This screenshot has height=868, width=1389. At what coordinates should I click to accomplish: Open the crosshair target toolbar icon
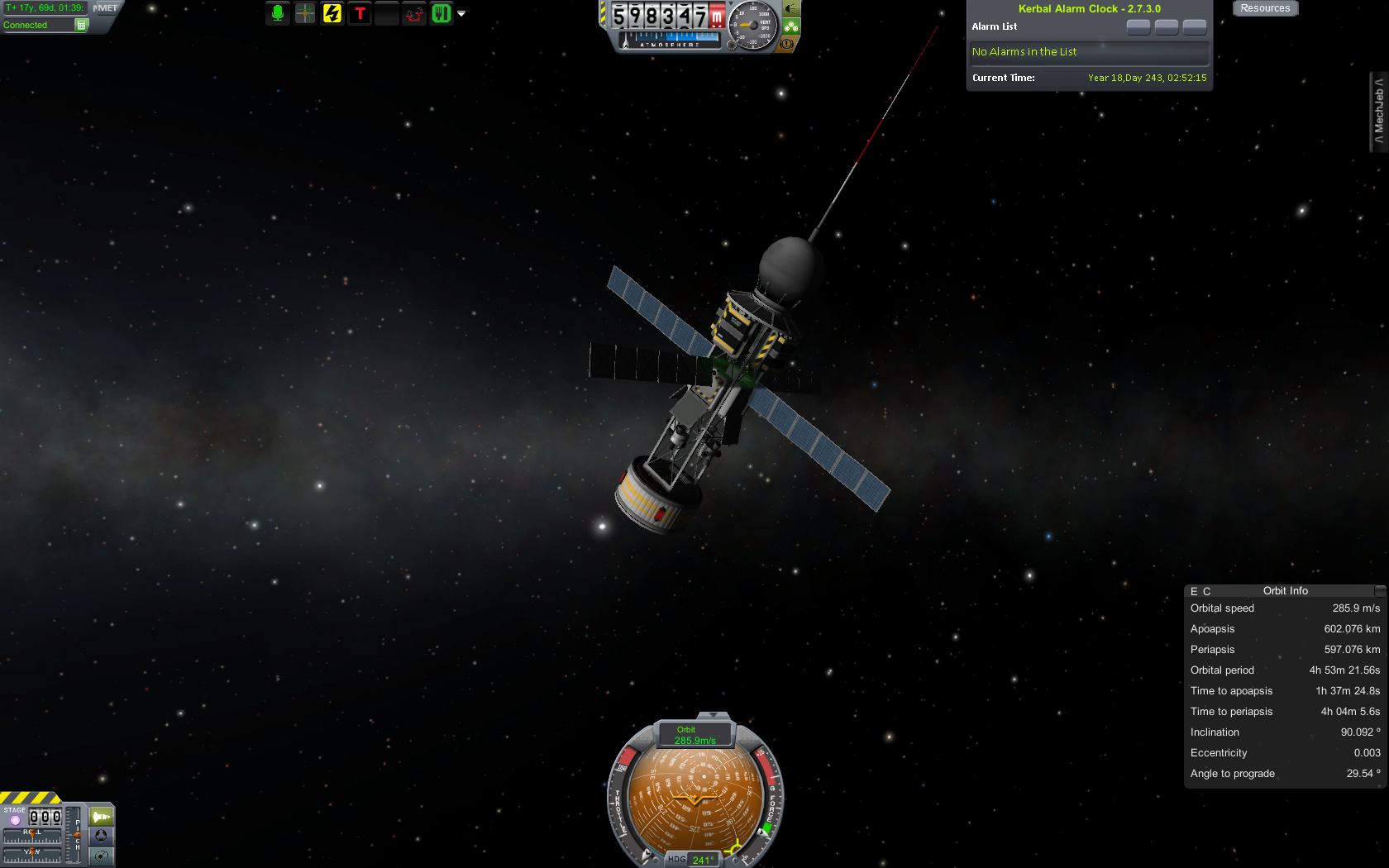click(x=305, y=13)
